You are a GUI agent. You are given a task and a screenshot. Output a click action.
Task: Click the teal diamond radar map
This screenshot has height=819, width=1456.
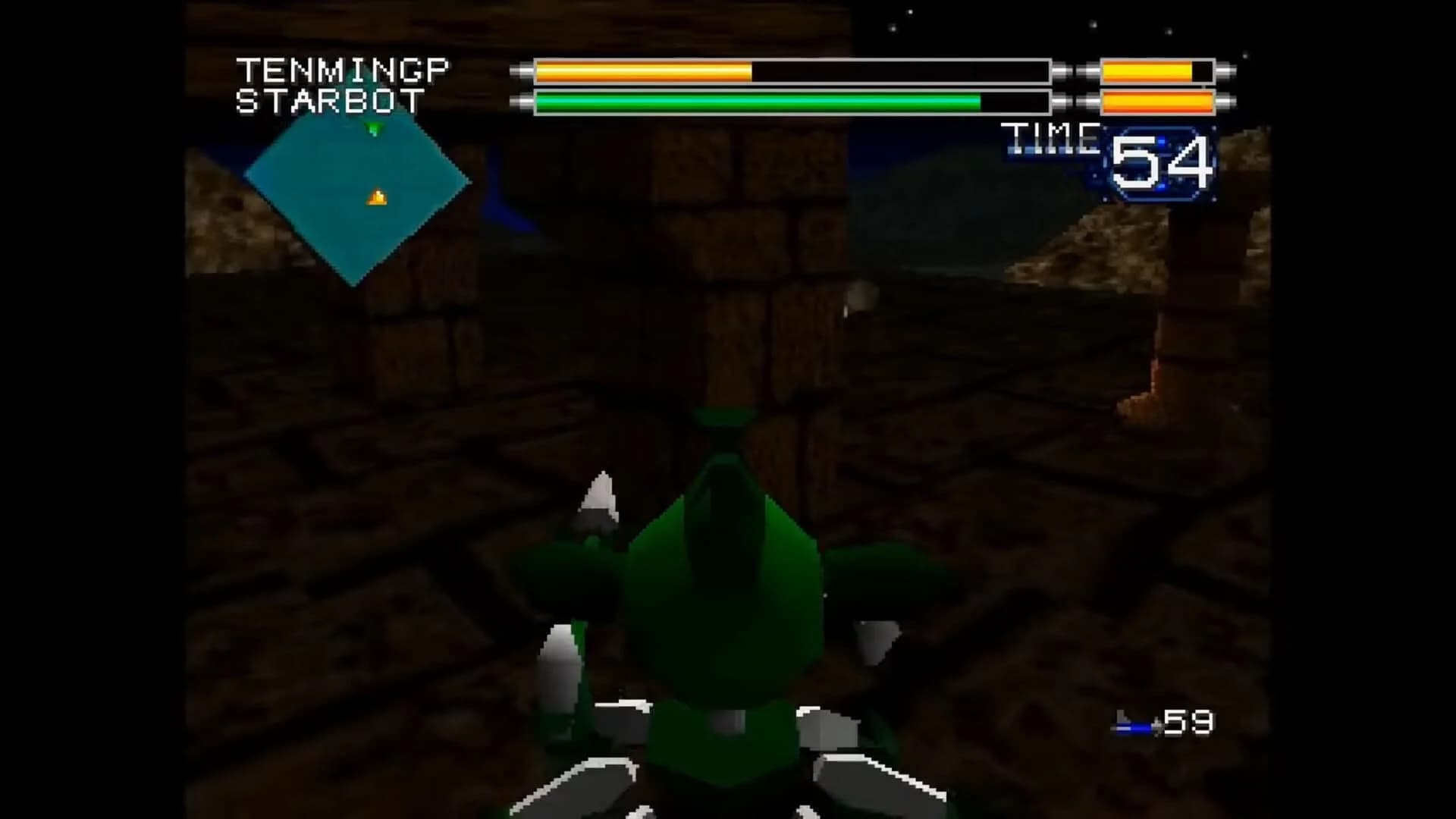(356, 201)
